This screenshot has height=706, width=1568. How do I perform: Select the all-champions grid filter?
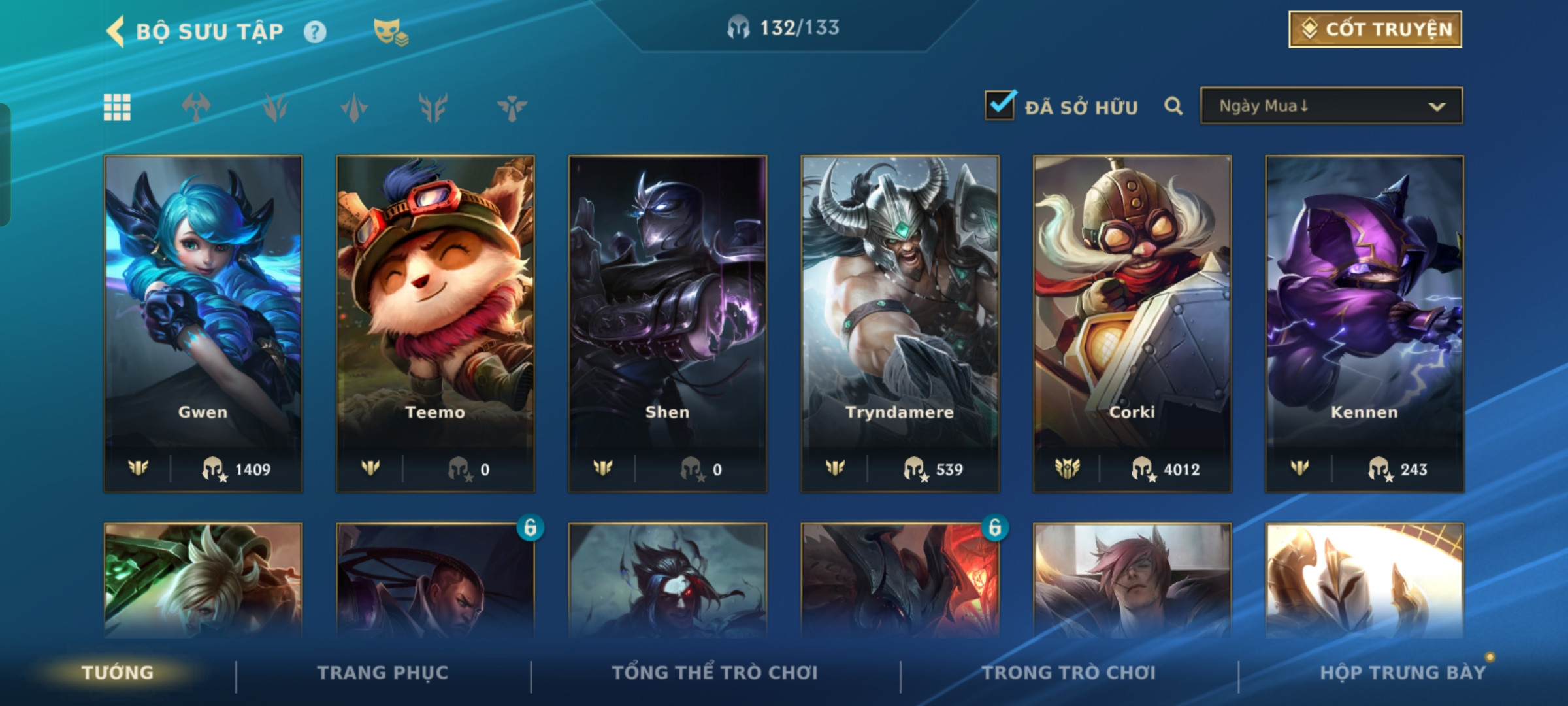[x=117, y=107]
